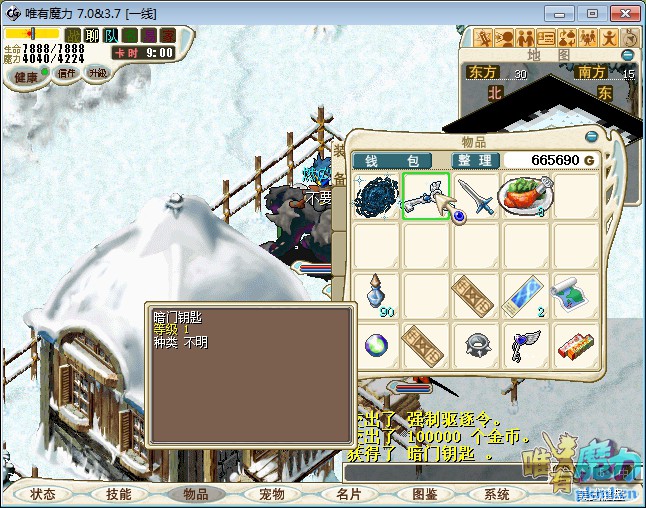Select the sword item in inventory
The height and width of the screenshot is (508, 646).
pyautogui.click(x=476, y=195)
